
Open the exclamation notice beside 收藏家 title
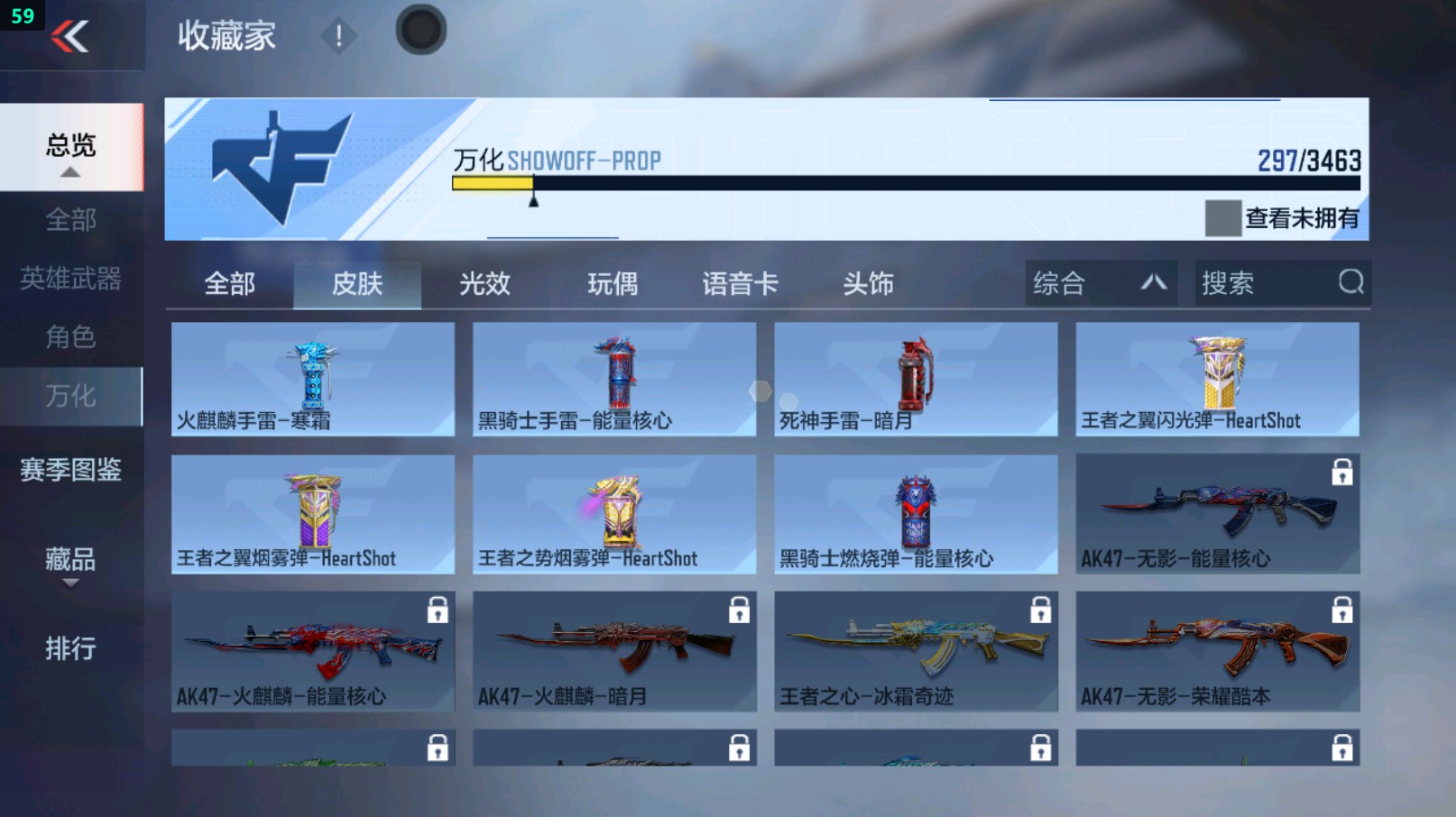(x=338, y=36)
